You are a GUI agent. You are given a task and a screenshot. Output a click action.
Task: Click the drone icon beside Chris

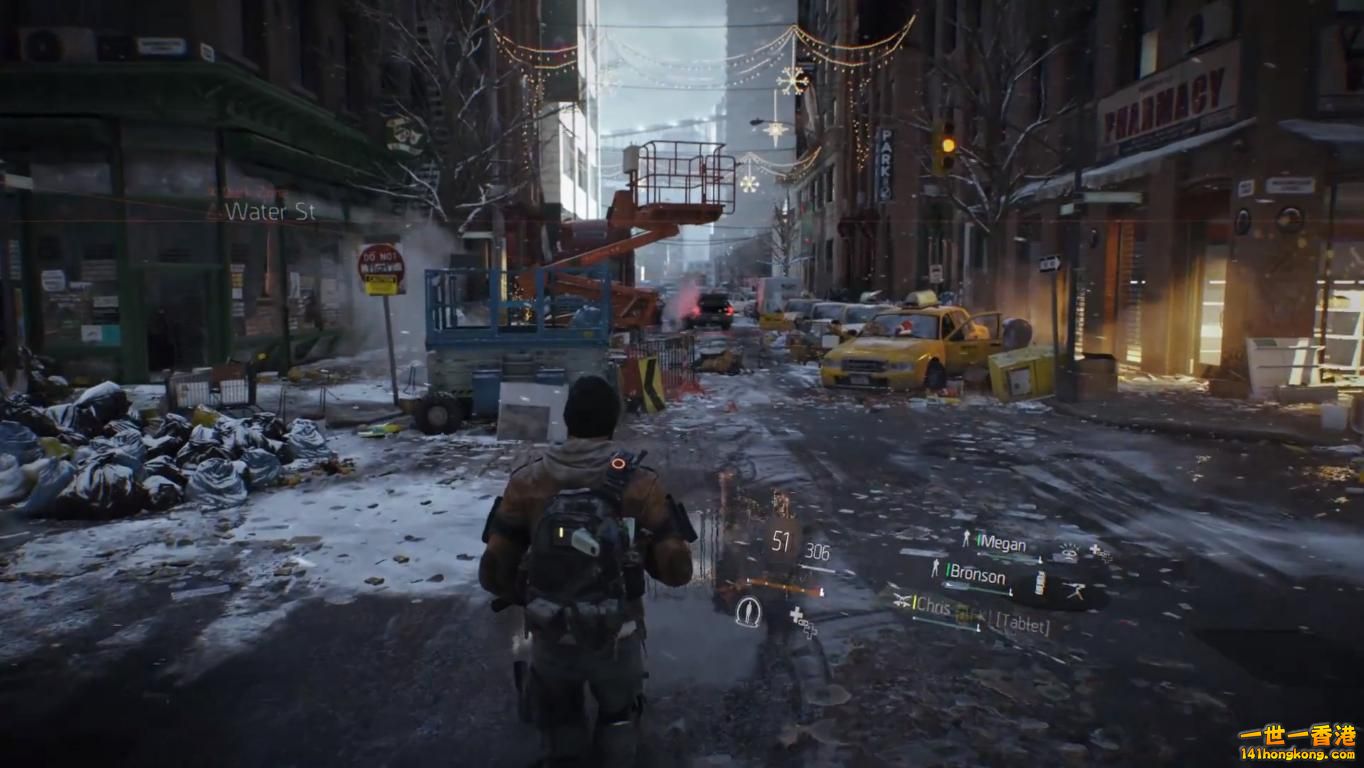[x=902, y=600]
